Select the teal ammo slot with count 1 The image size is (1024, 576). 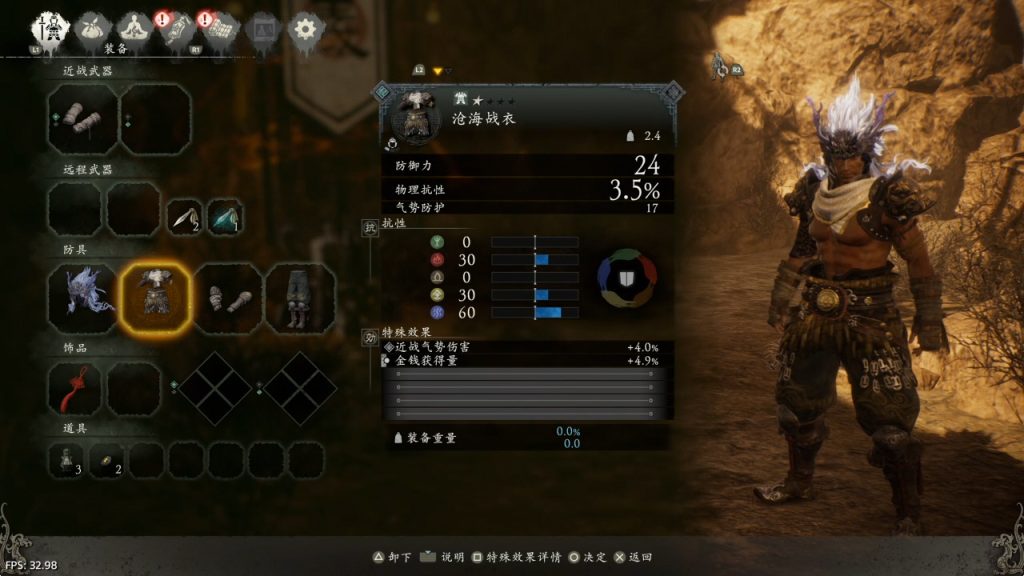[x=225, y=217]
